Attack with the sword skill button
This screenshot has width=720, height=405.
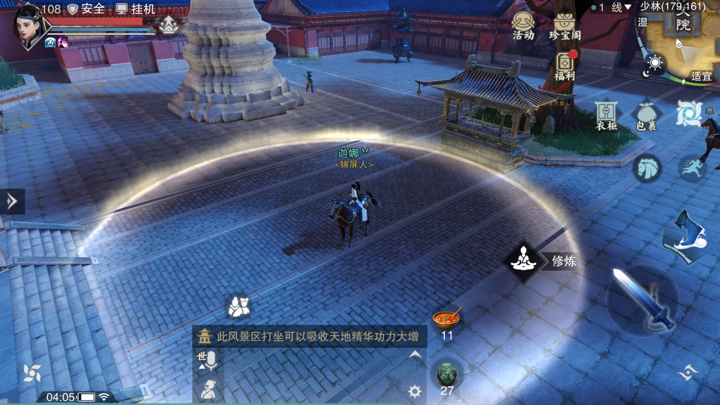[x=641, y=299]
